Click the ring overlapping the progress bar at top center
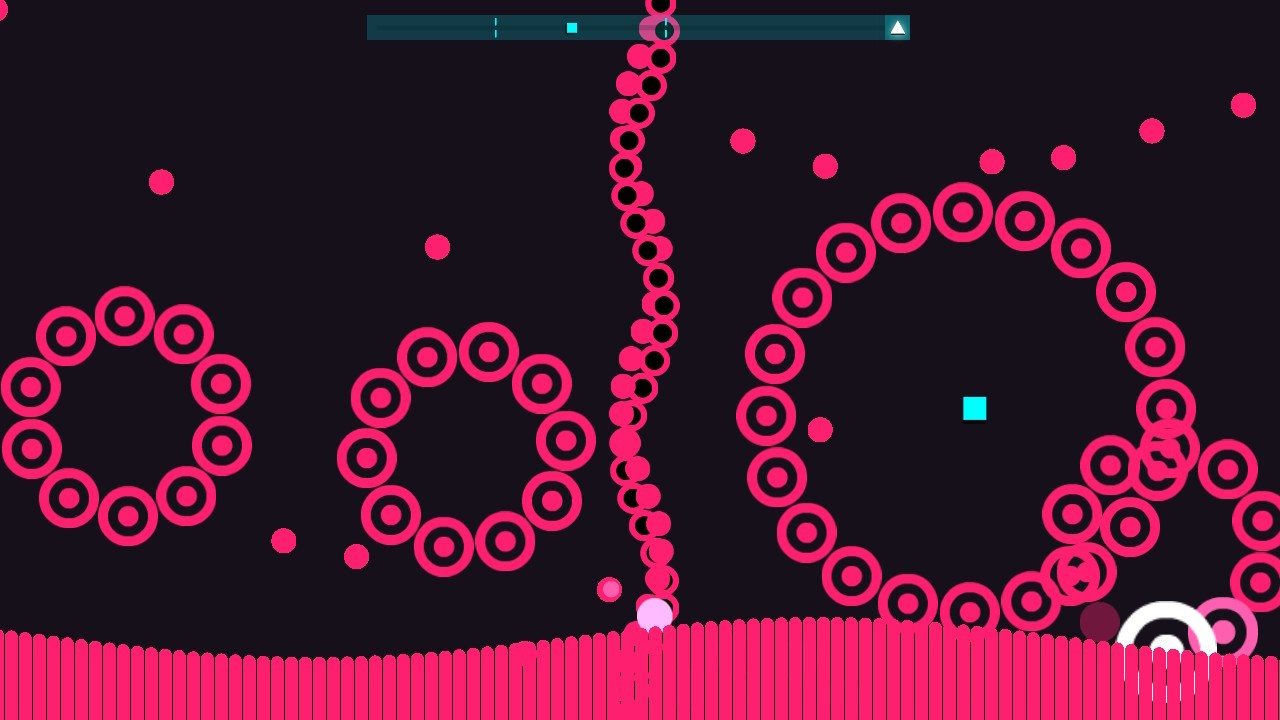1280x720 pixels. coord(658,28)
